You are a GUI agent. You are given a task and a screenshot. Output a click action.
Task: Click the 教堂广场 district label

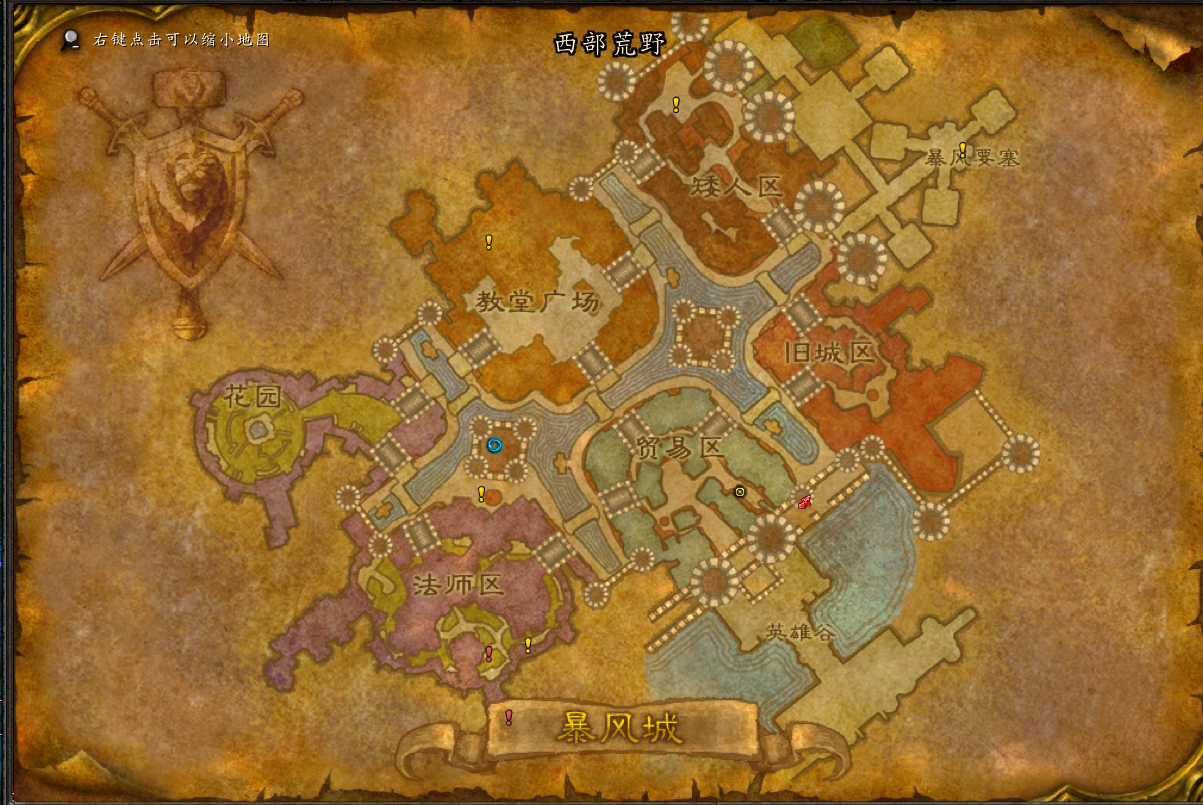coord(537,301)
